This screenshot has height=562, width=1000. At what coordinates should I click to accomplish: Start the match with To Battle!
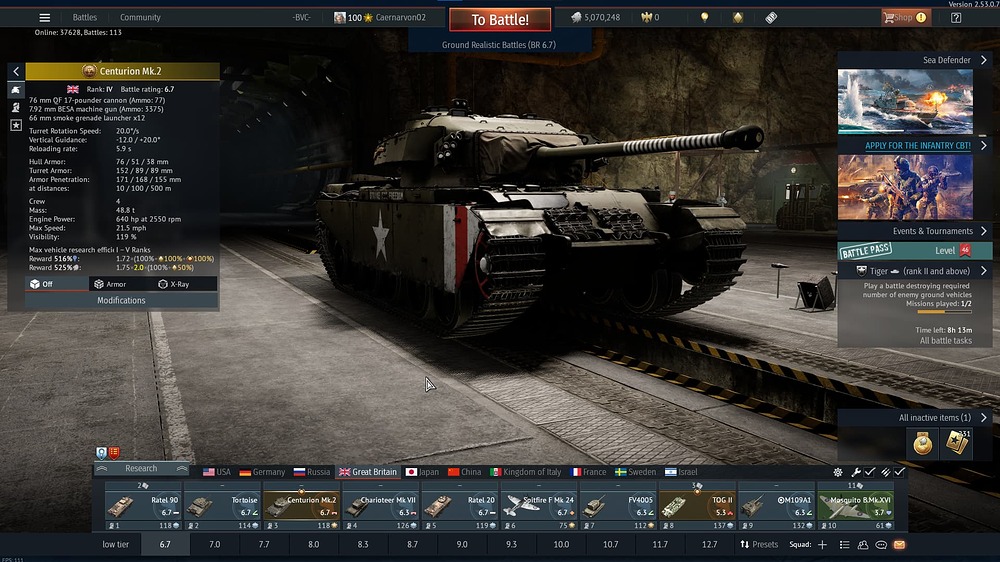[x=500, y=20]
